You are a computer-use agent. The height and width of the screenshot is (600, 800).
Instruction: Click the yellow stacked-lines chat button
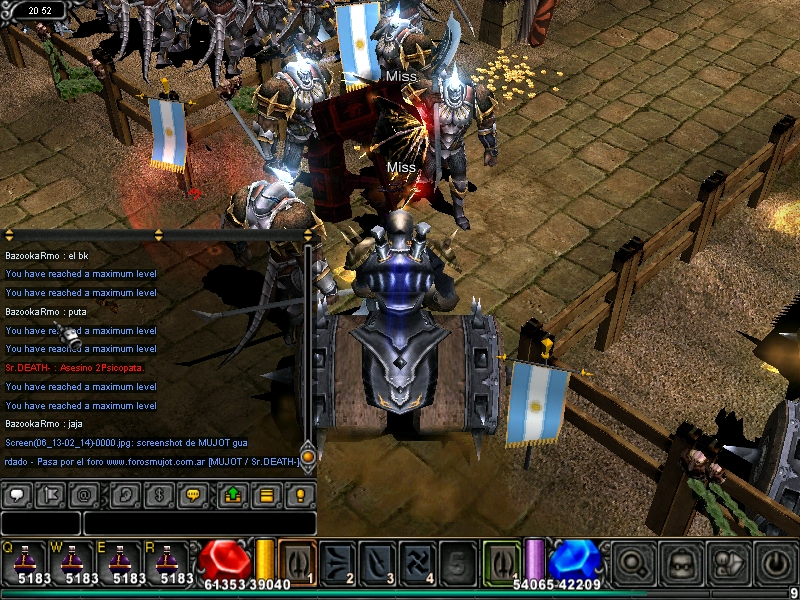[x=266, y=494]
